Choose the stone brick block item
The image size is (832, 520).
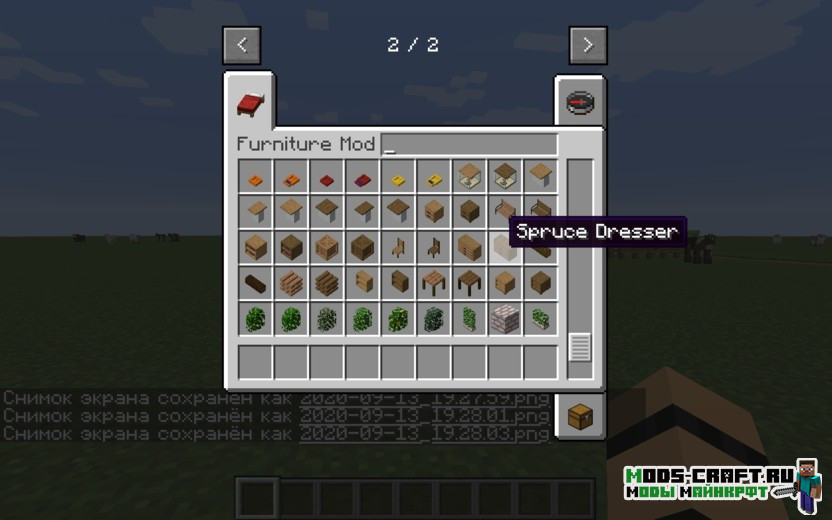(504, 319)
